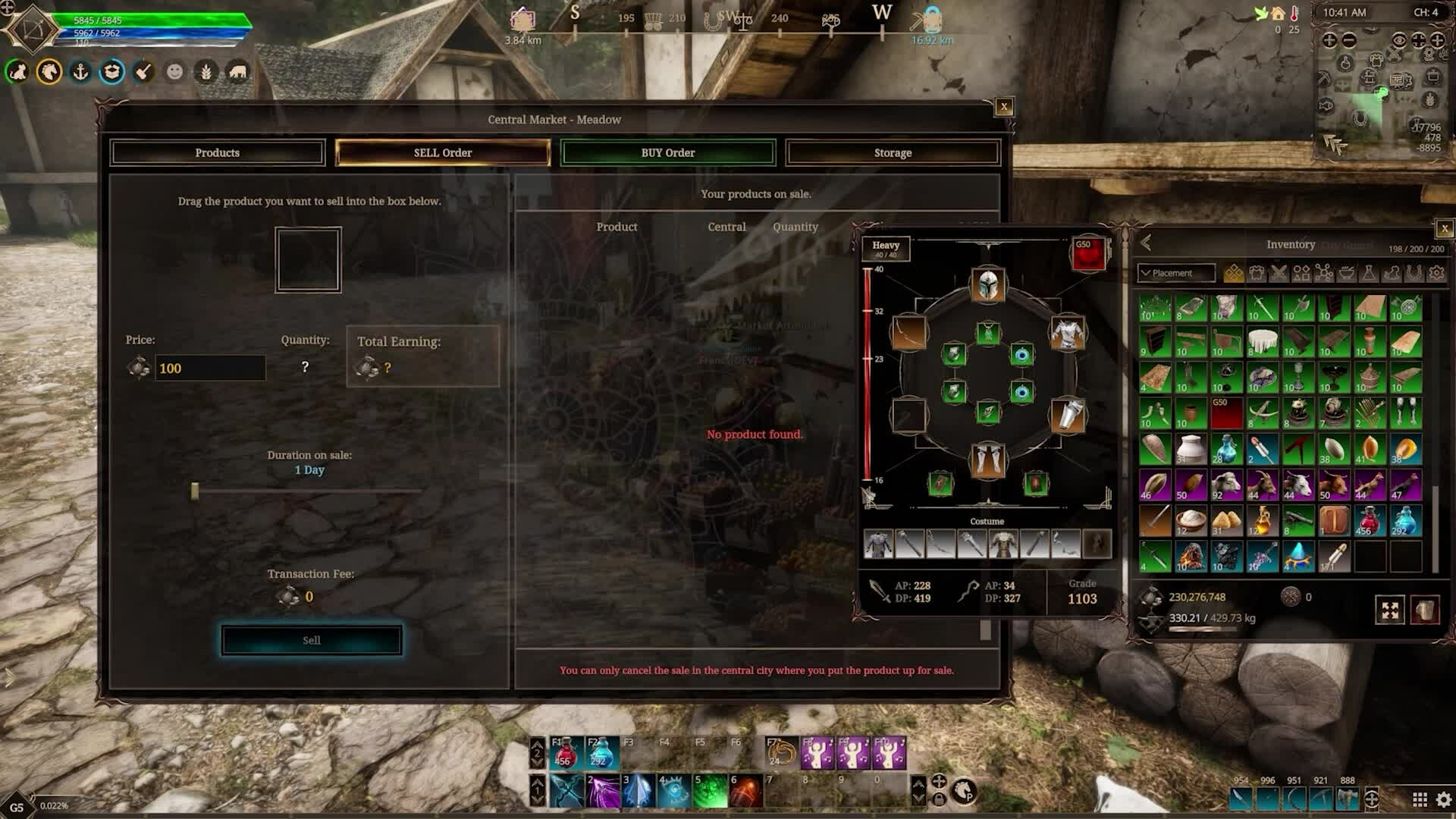
Task: Close the Inventory panel
Action: point(1444,228)
